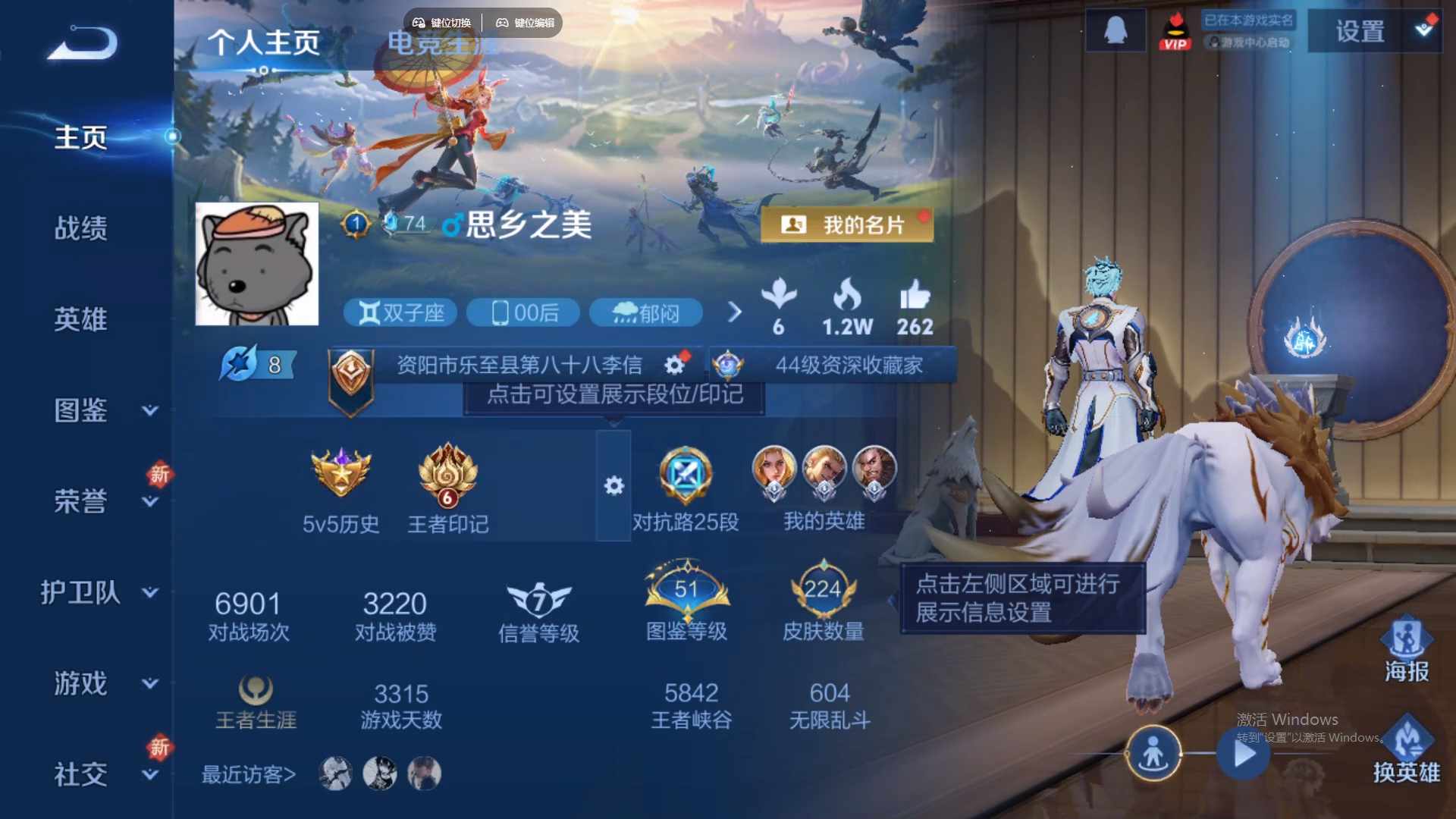Click the arrow to show more profile tags

coord(734,312)
